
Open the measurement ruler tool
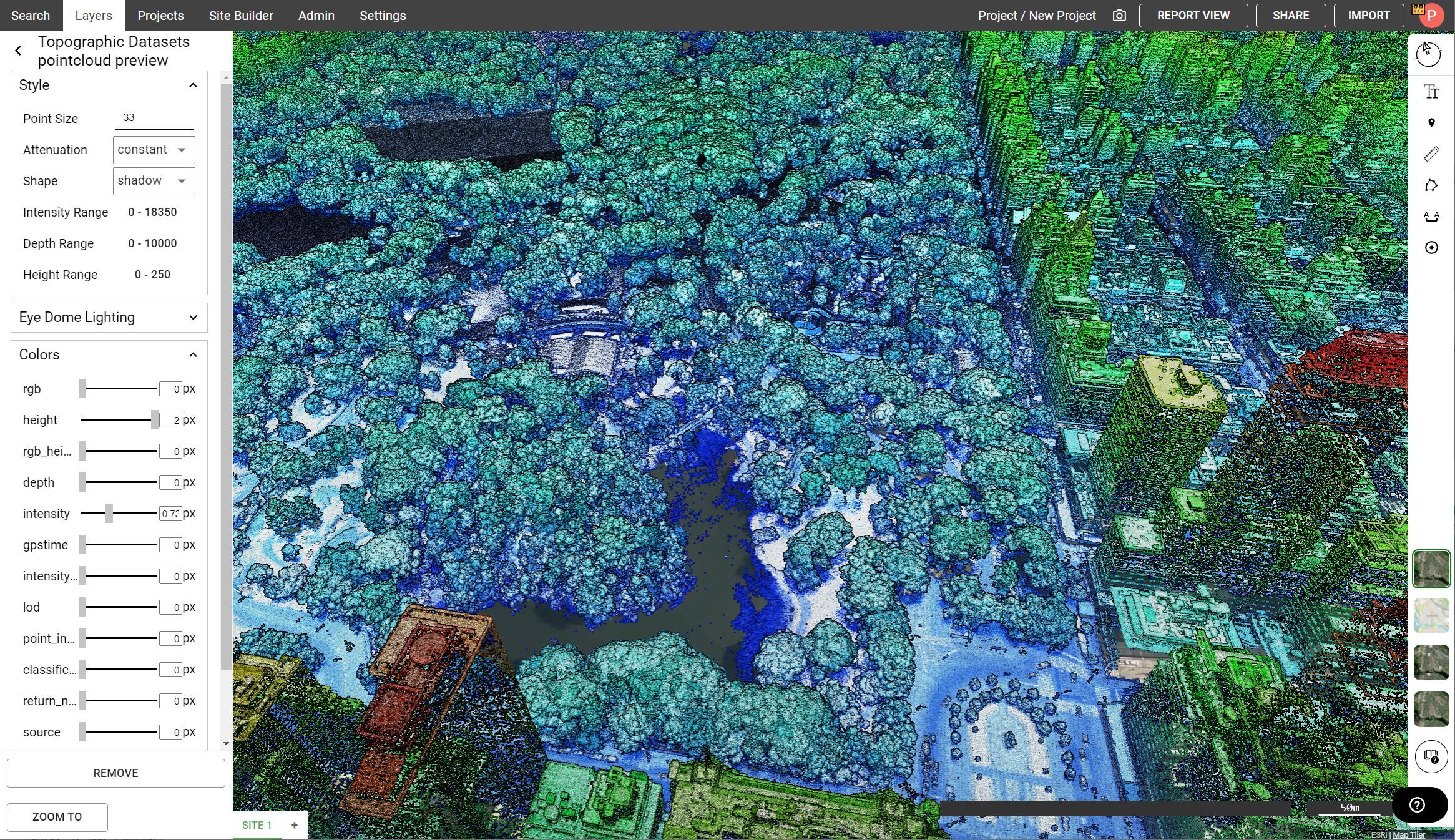tap(1431, 154)
